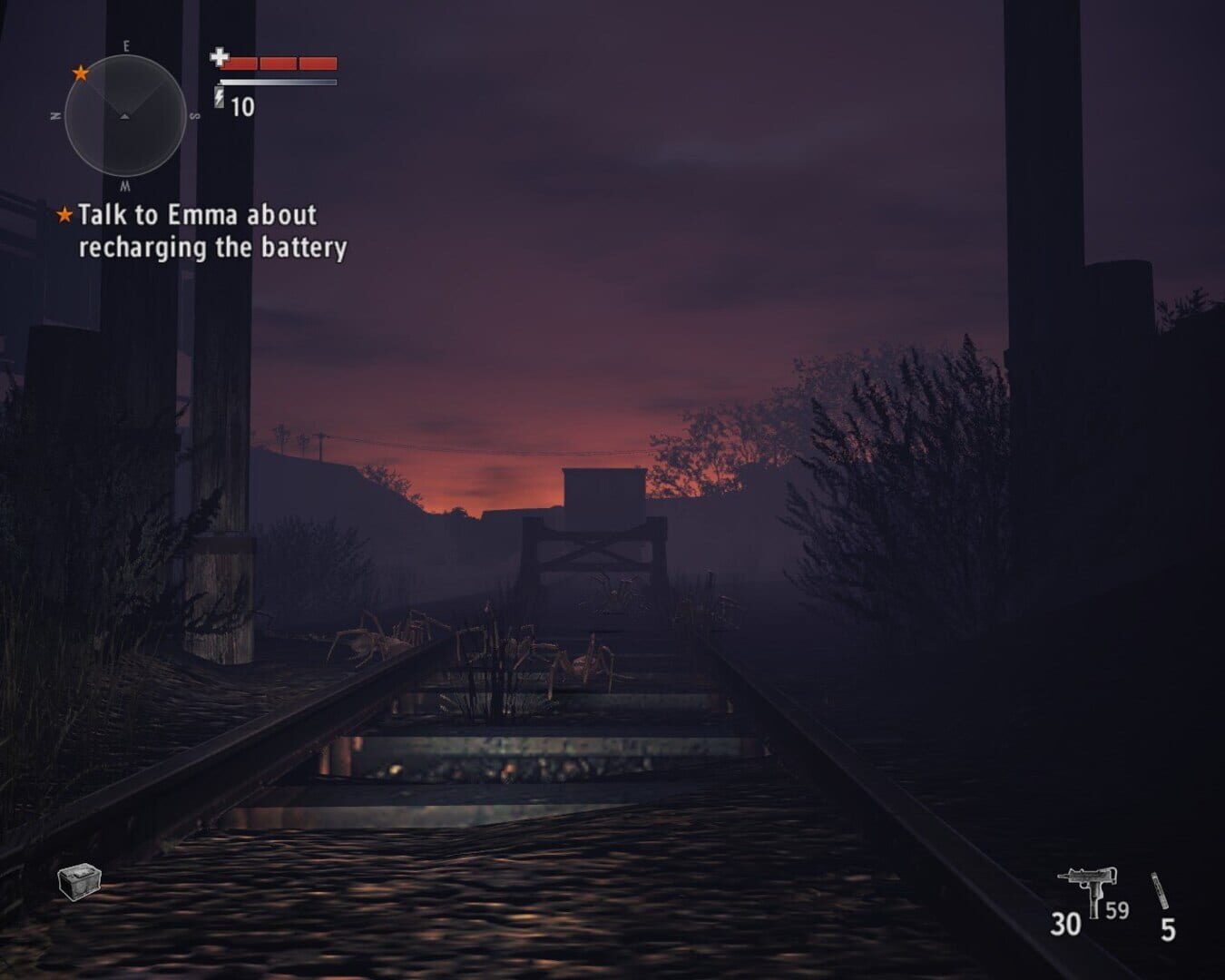The image size is (1225, 980).
Task: Click the third red health segment
Action: 318,64
